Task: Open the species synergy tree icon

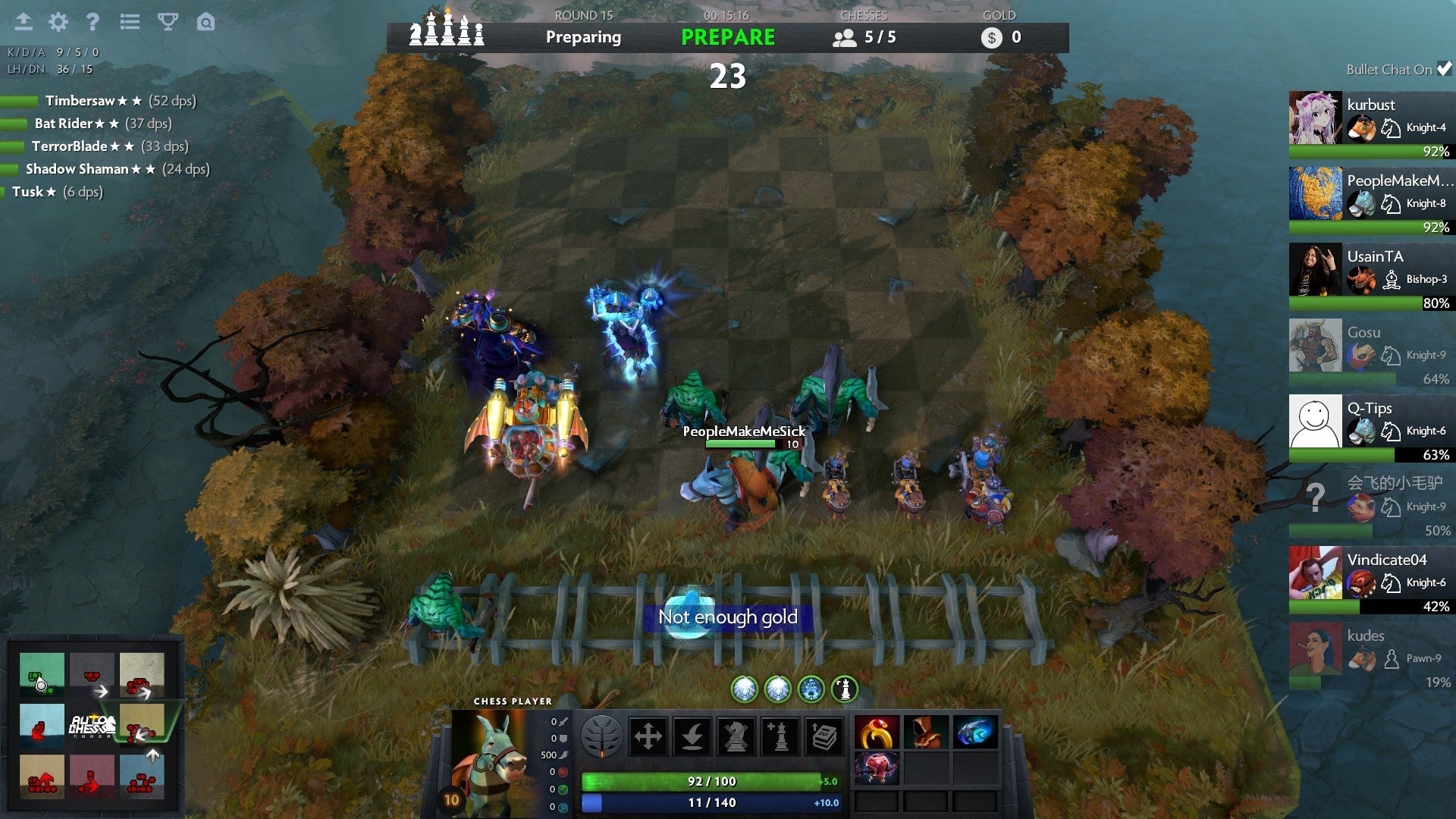Action: [x=604, y=736]
